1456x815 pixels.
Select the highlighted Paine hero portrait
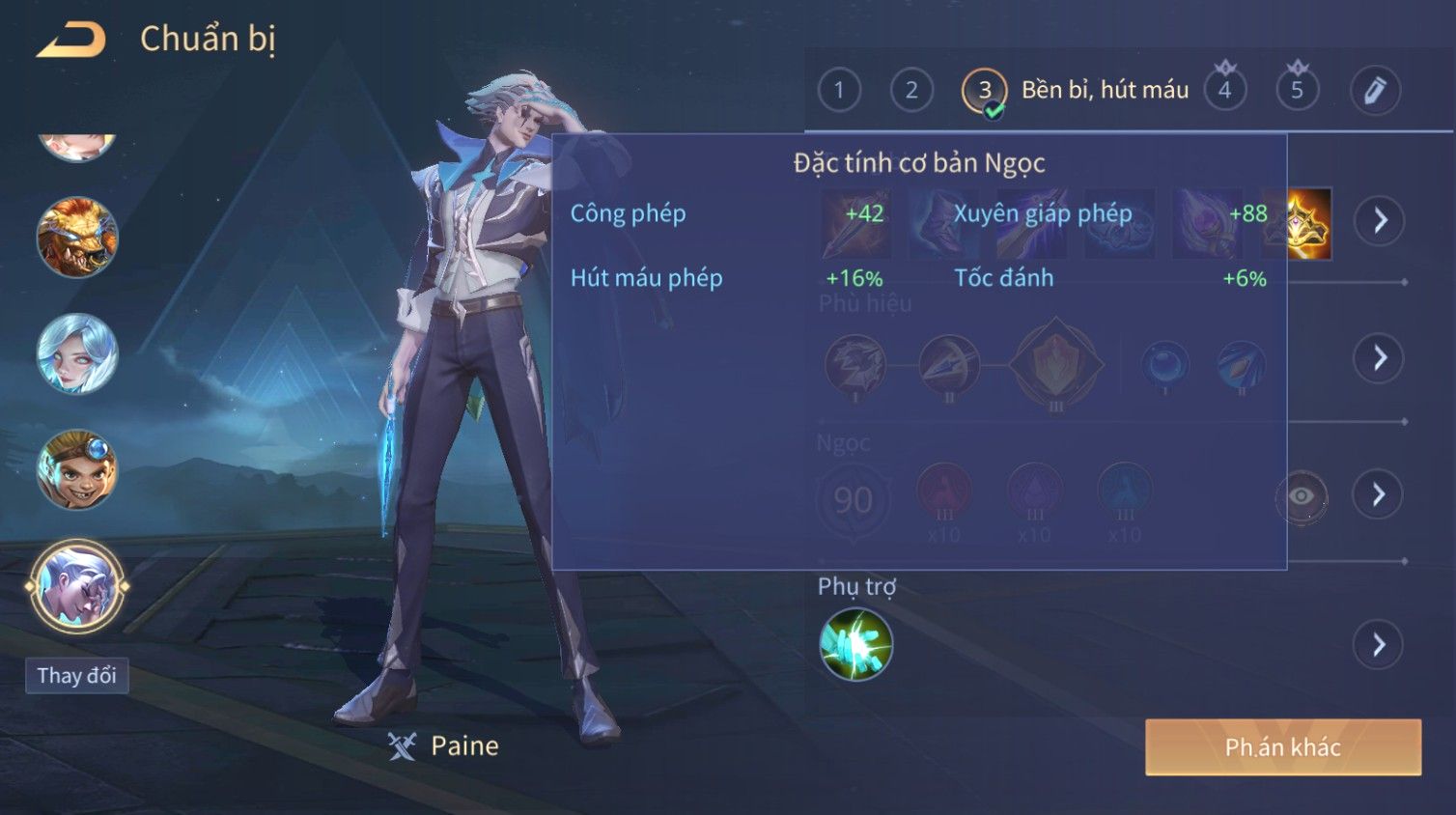tap(77, 586)
